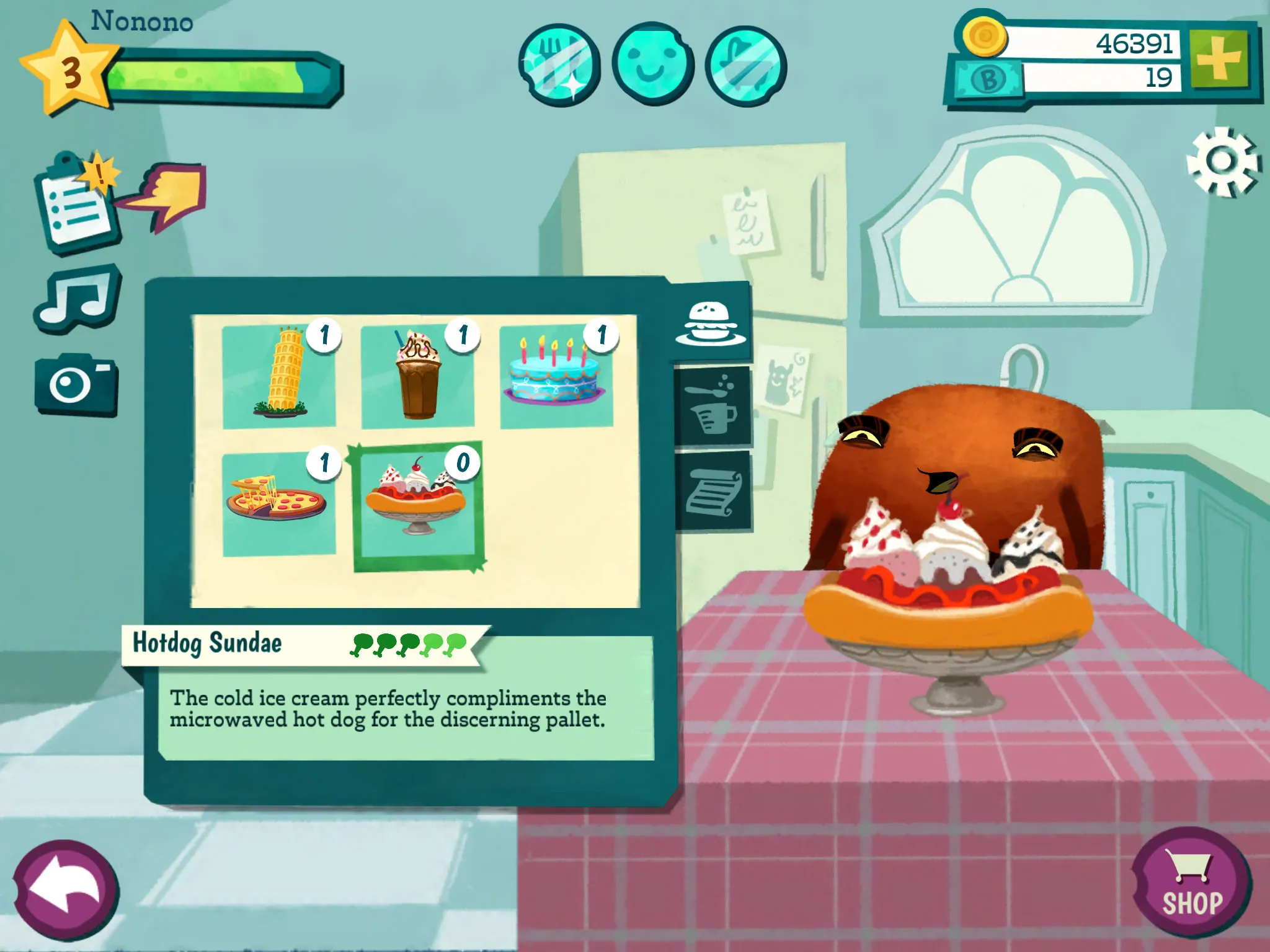Open the recipe scroll tab
Screen dimensions: 1270x952
point(713,491)
